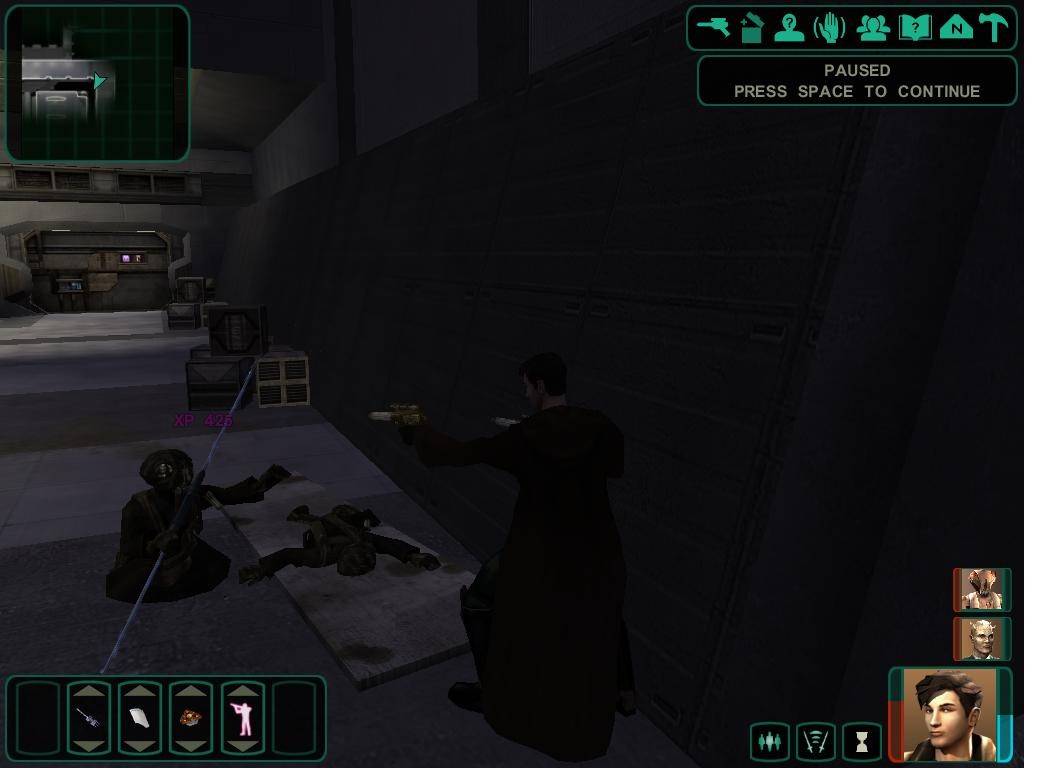Open the inventory box icon
Screen dimensions: 1044x768
pos(752,27)
